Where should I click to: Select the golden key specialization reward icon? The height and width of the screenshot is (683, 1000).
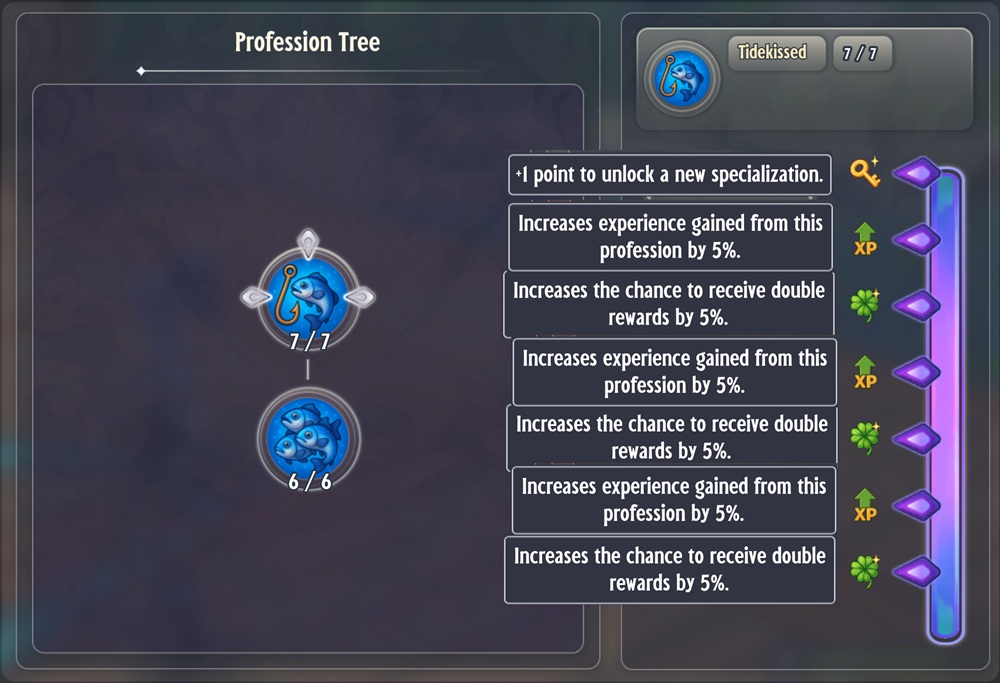coord(865,173)
